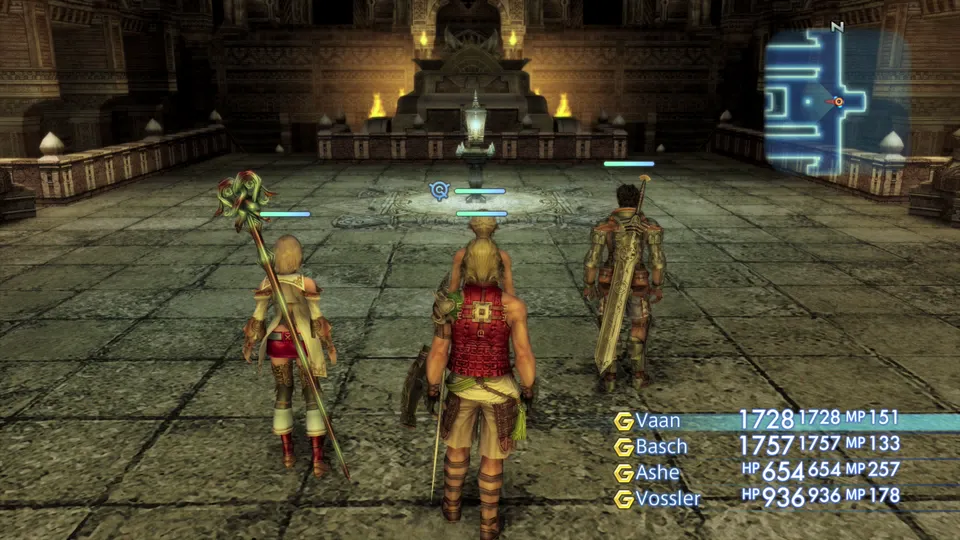Select the blue target marker icon
Screen dimensions: 960x540
(x=439, y=189)
